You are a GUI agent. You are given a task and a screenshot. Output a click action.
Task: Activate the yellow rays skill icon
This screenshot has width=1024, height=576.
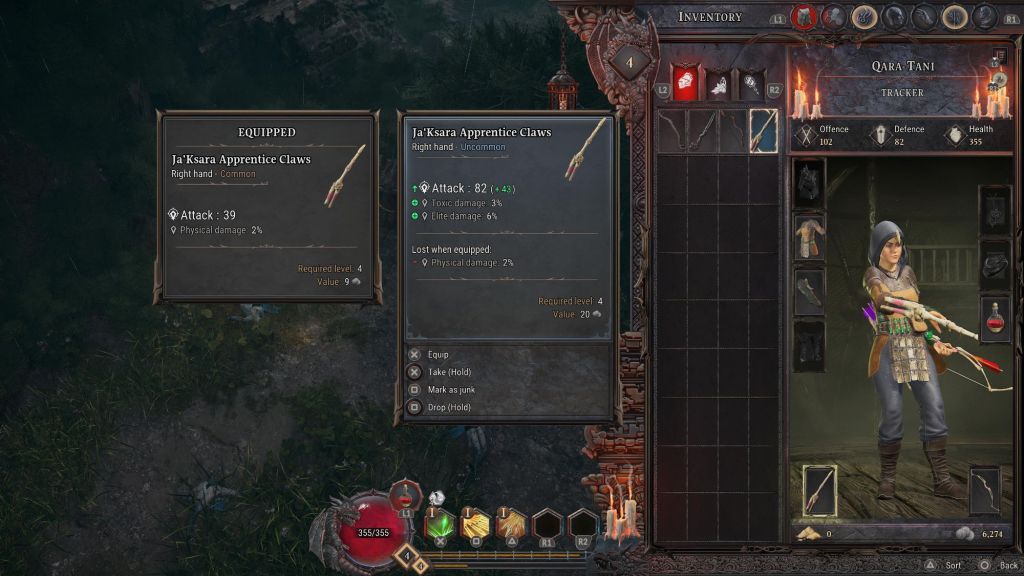[475, 523]
